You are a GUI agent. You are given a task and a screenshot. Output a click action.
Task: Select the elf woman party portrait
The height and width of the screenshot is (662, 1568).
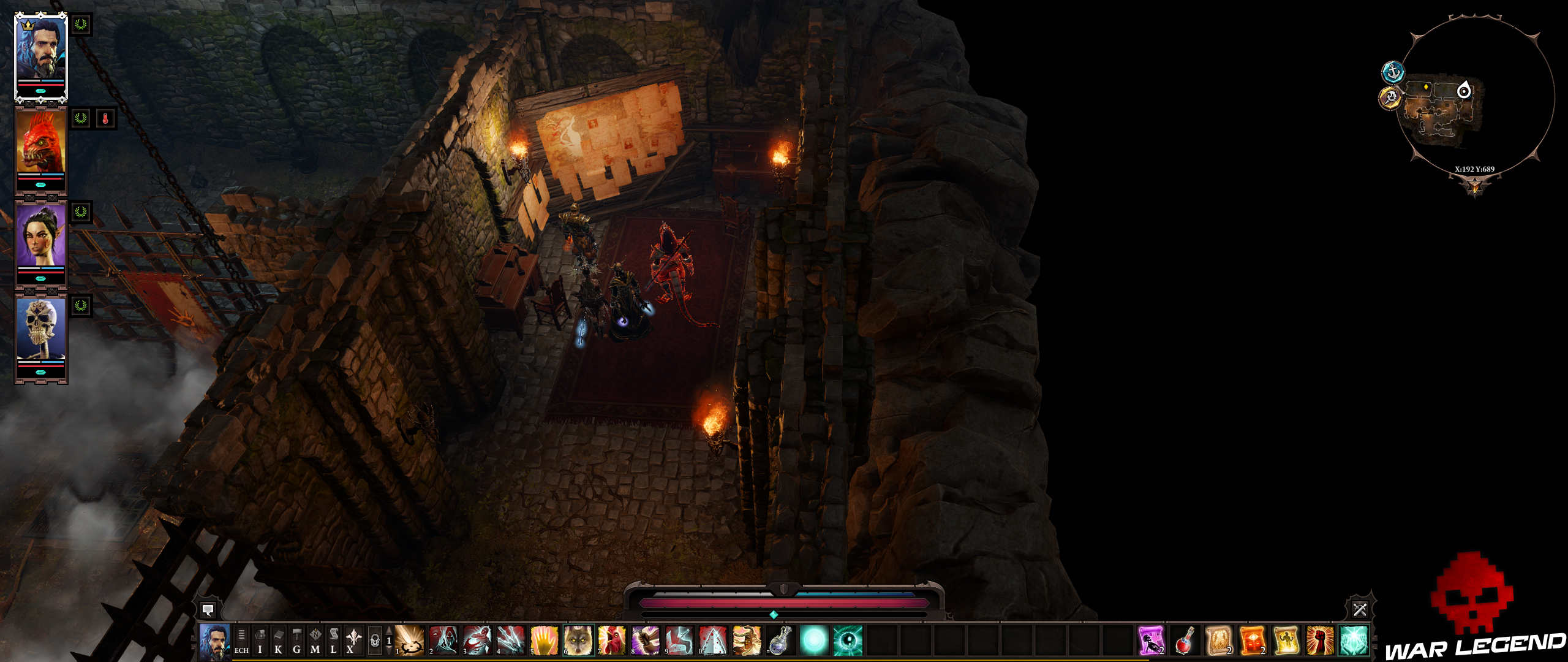pyautogui.click(x=41, y=236)
